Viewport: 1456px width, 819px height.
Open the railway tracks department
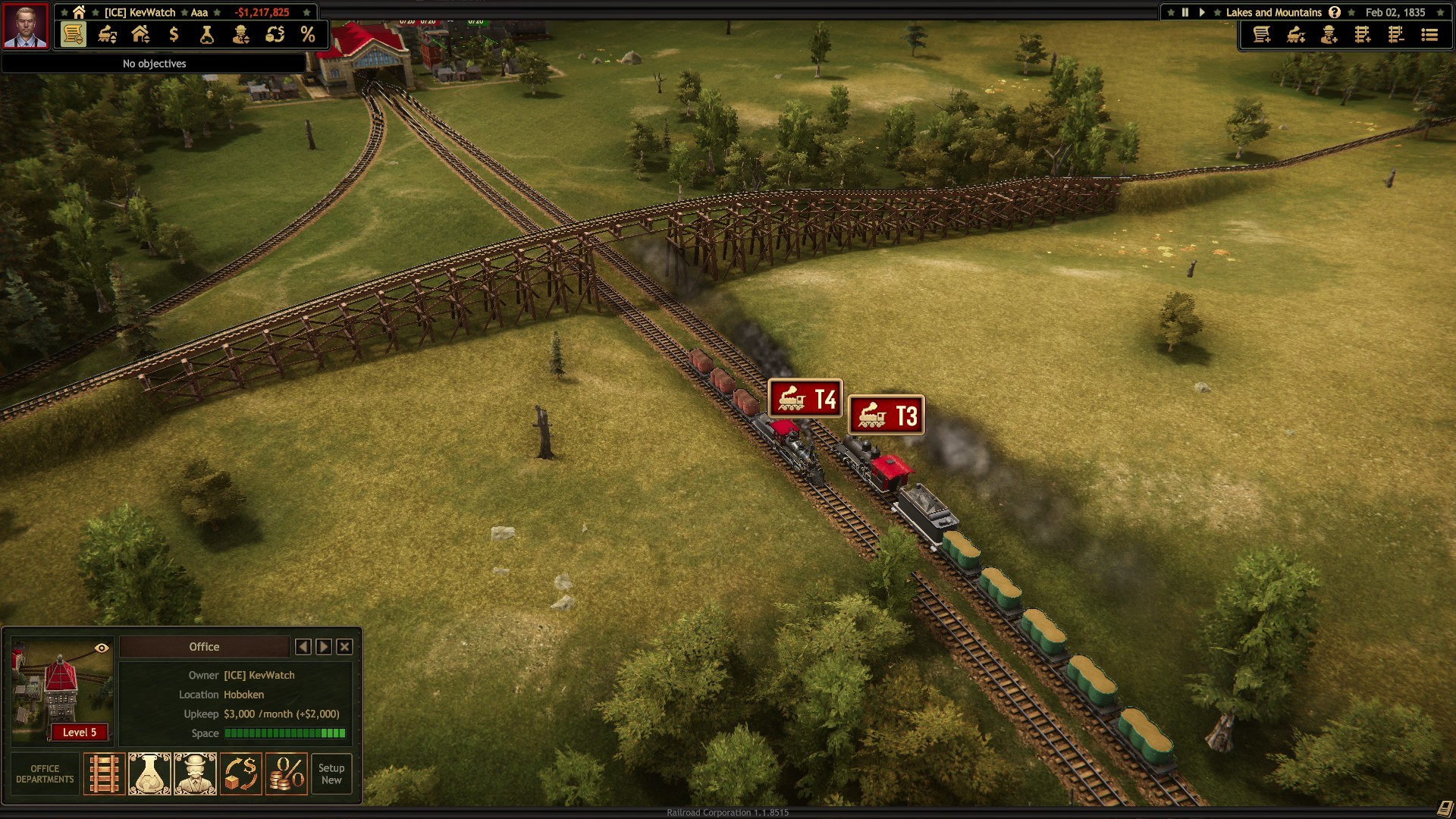(104, 774)
